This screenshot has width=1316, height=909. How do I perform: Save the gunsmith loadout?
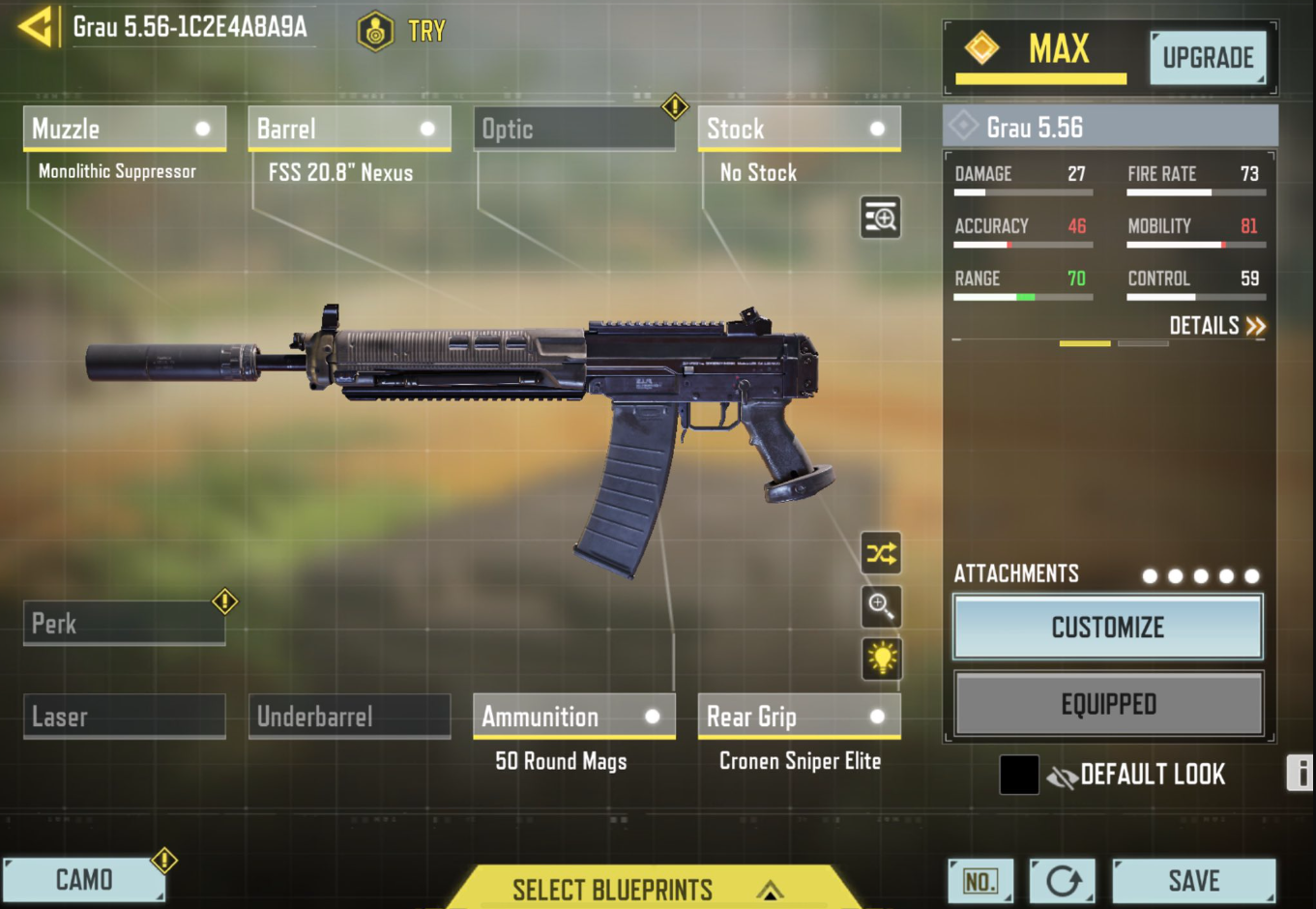pyautogui.click(x=1193, y=881)
